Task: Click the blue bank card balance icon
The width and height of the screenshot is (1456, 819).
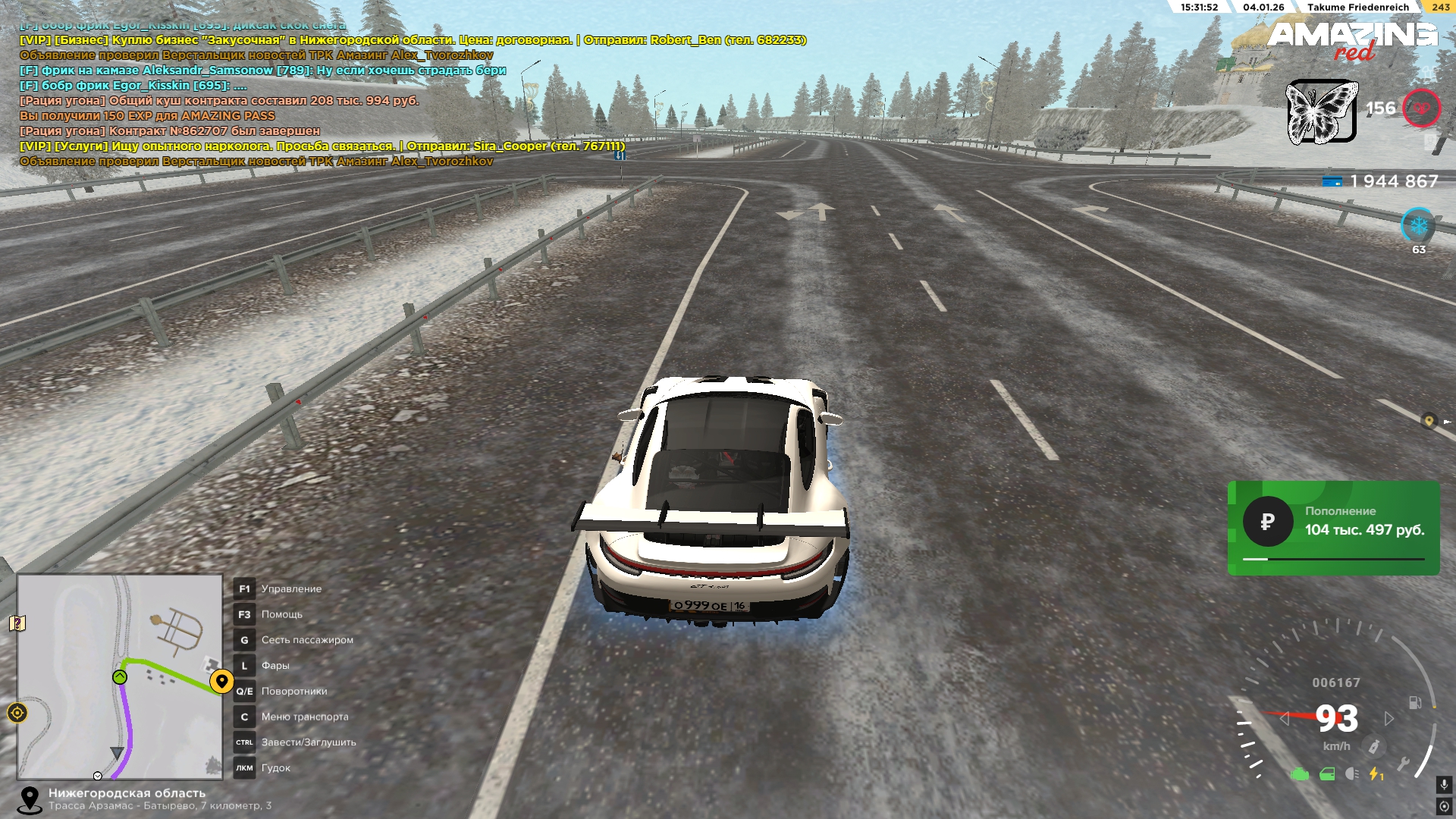Action: (1332, 182)
